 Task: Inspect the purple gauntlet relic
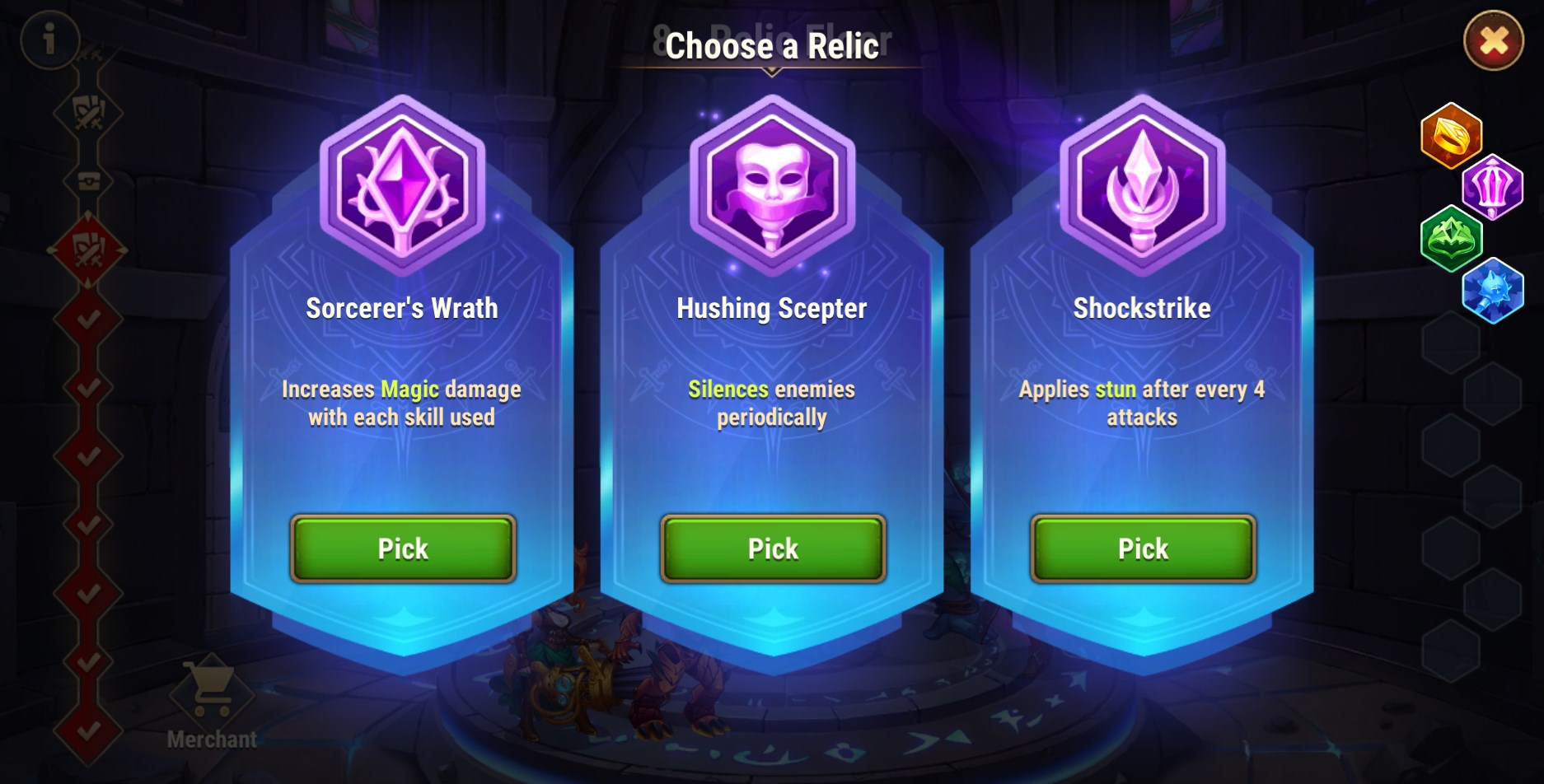[x=1492, y=187]
